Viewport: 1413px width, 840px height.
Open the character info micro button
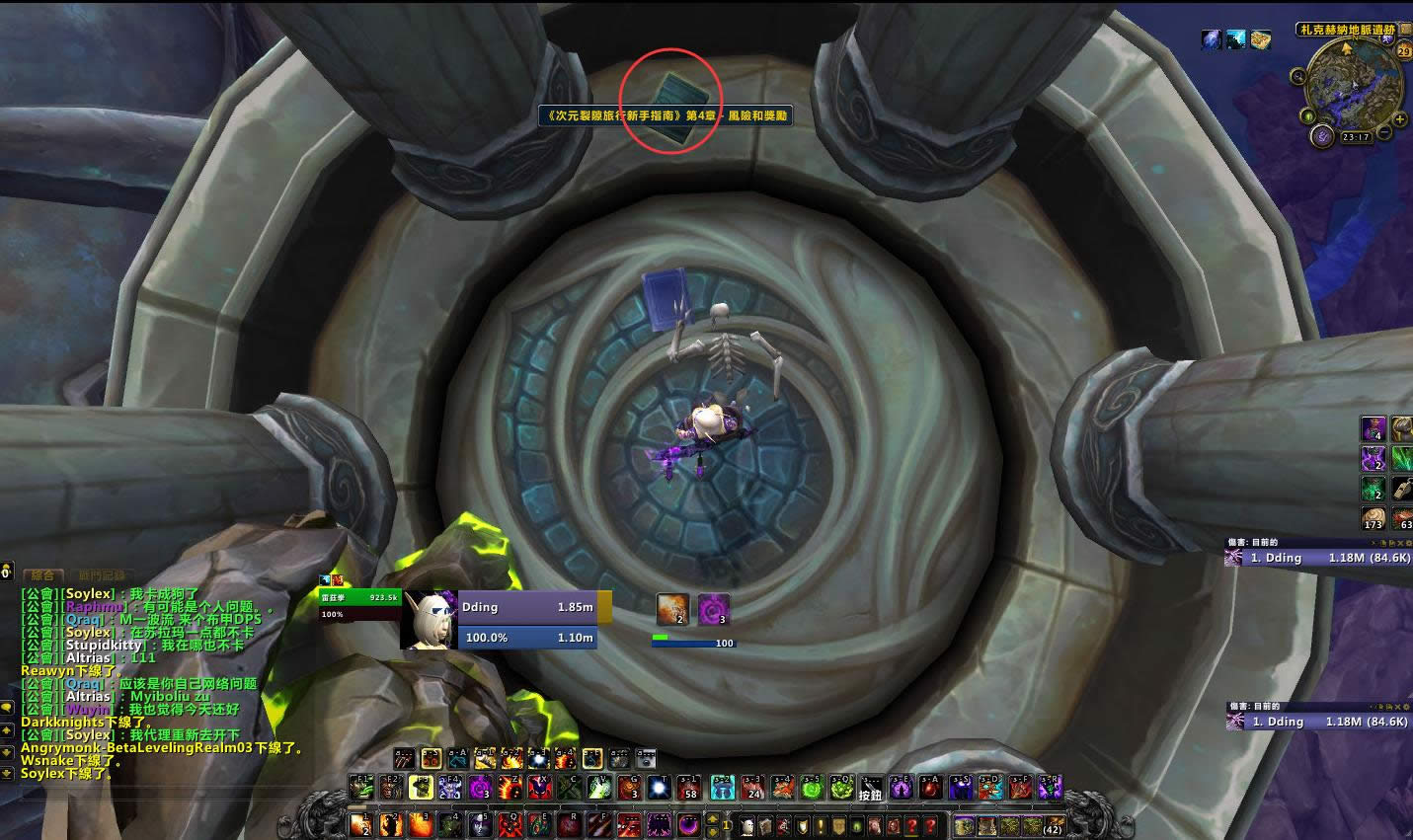coord(748,826)
